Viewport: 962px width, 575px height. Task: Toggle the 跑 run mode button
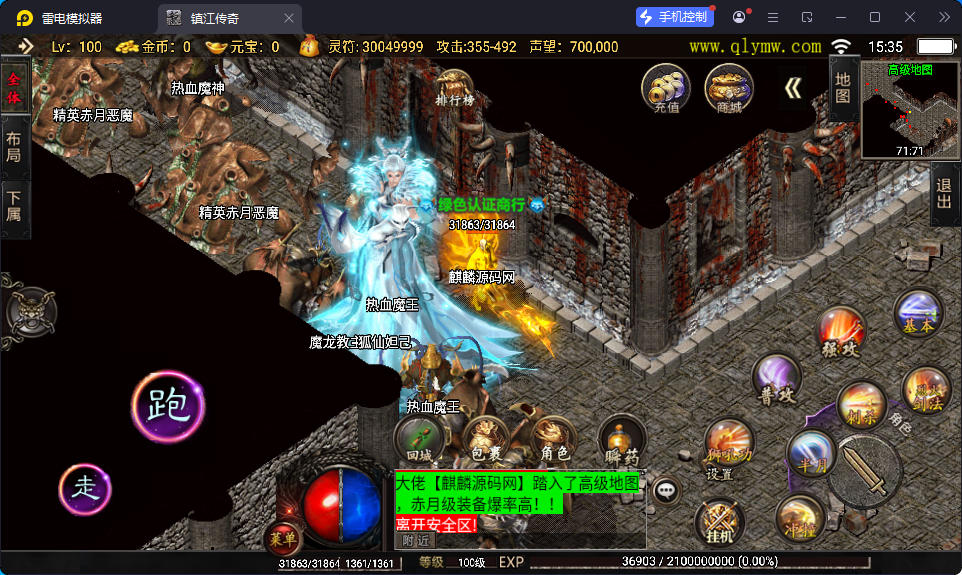coord(167,405)
